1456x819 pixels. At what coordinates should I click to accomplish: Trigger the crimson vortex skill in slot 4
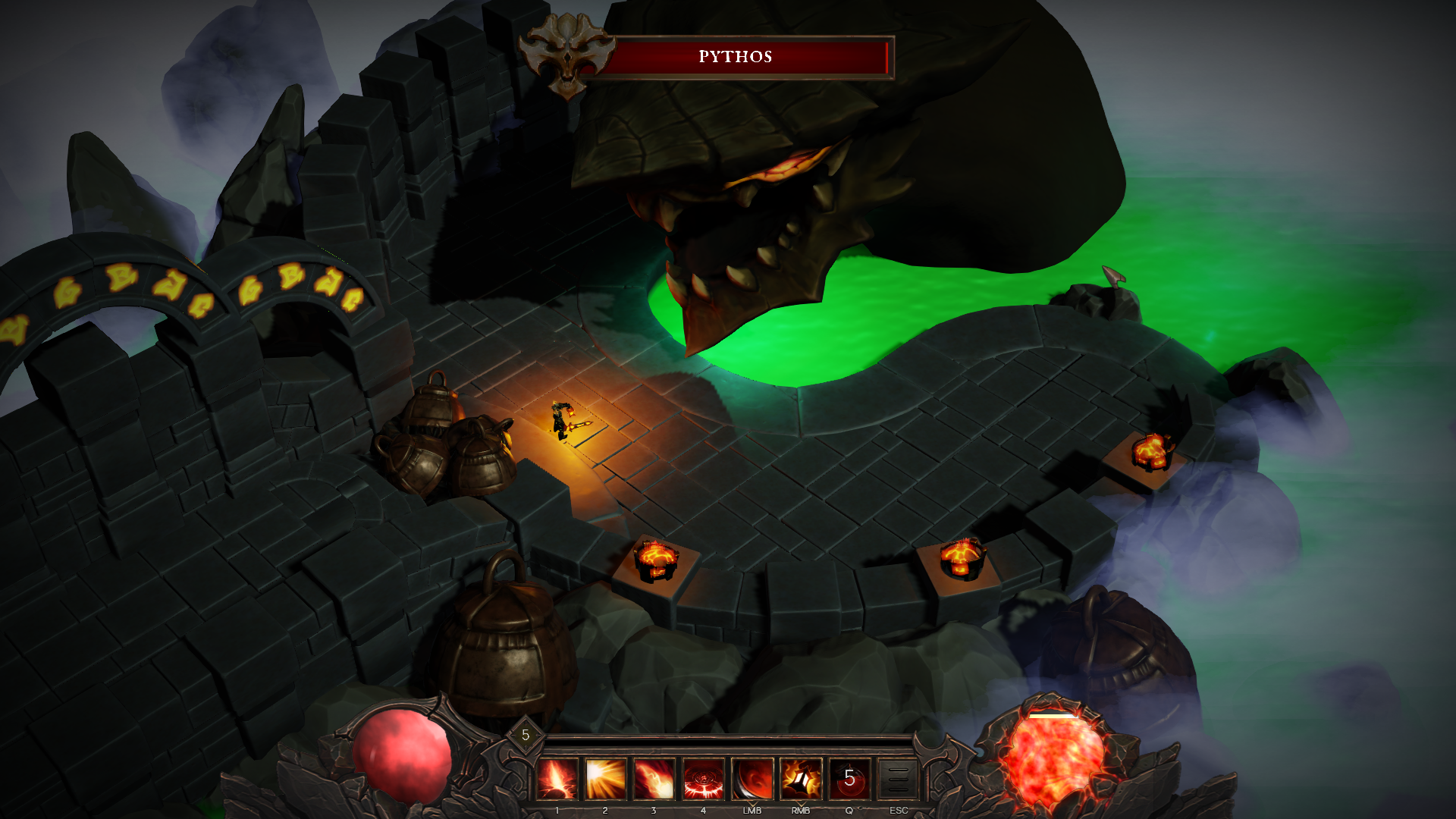click(703, 778)
